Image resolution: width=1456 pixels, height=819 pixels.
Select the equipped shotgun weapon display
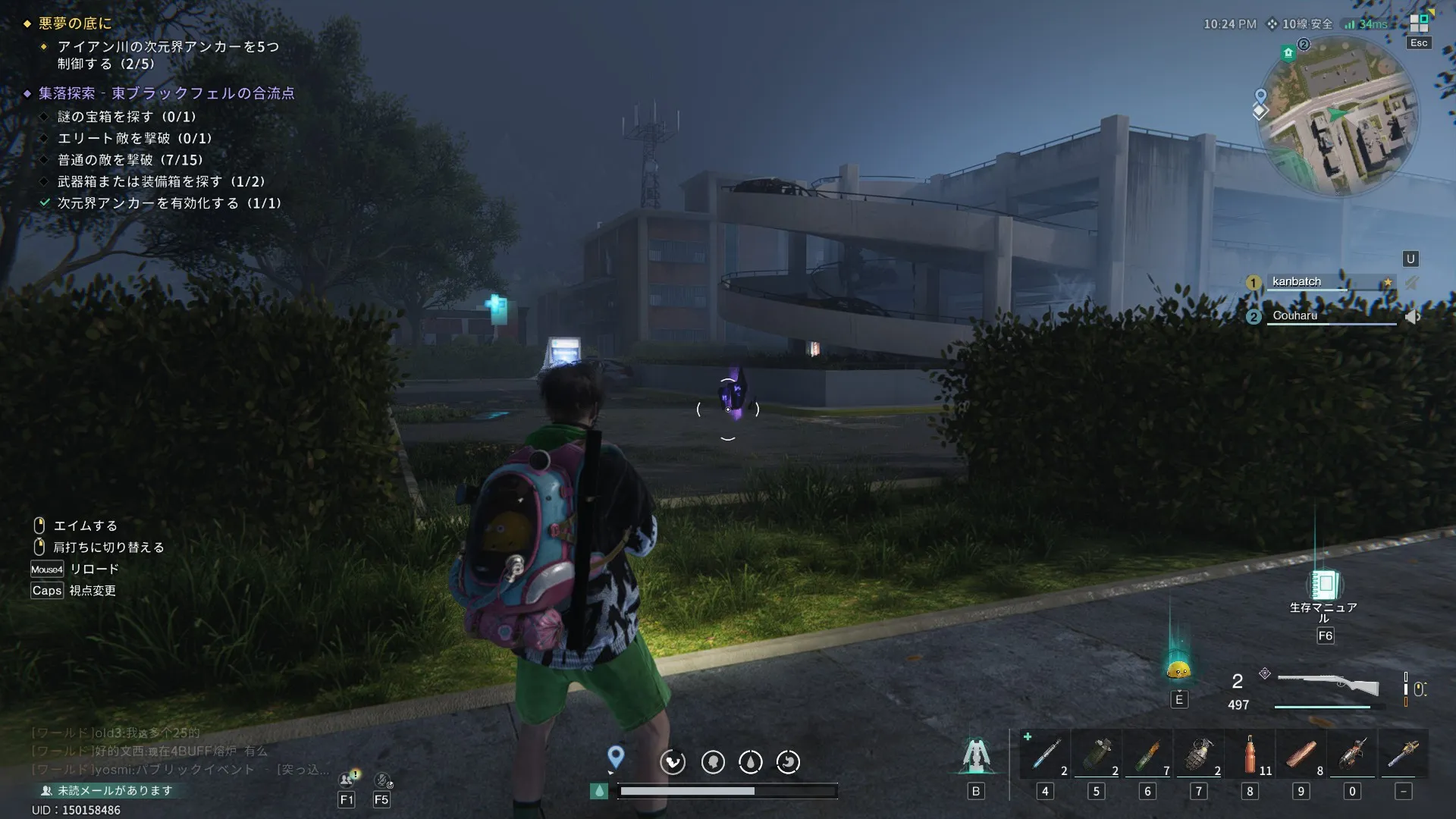(x=1328, y=683)
